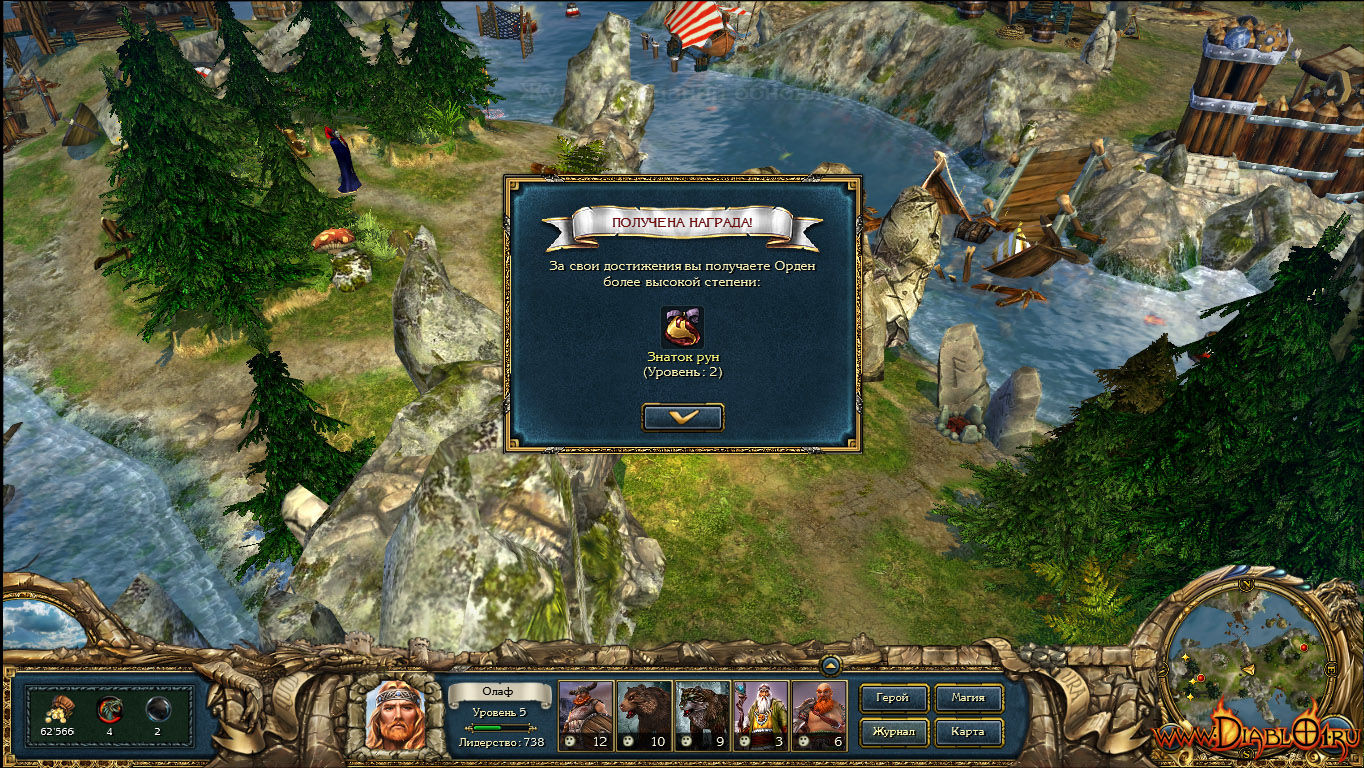
Task: Open the Герой hero screen
Action: coord(893,698)
